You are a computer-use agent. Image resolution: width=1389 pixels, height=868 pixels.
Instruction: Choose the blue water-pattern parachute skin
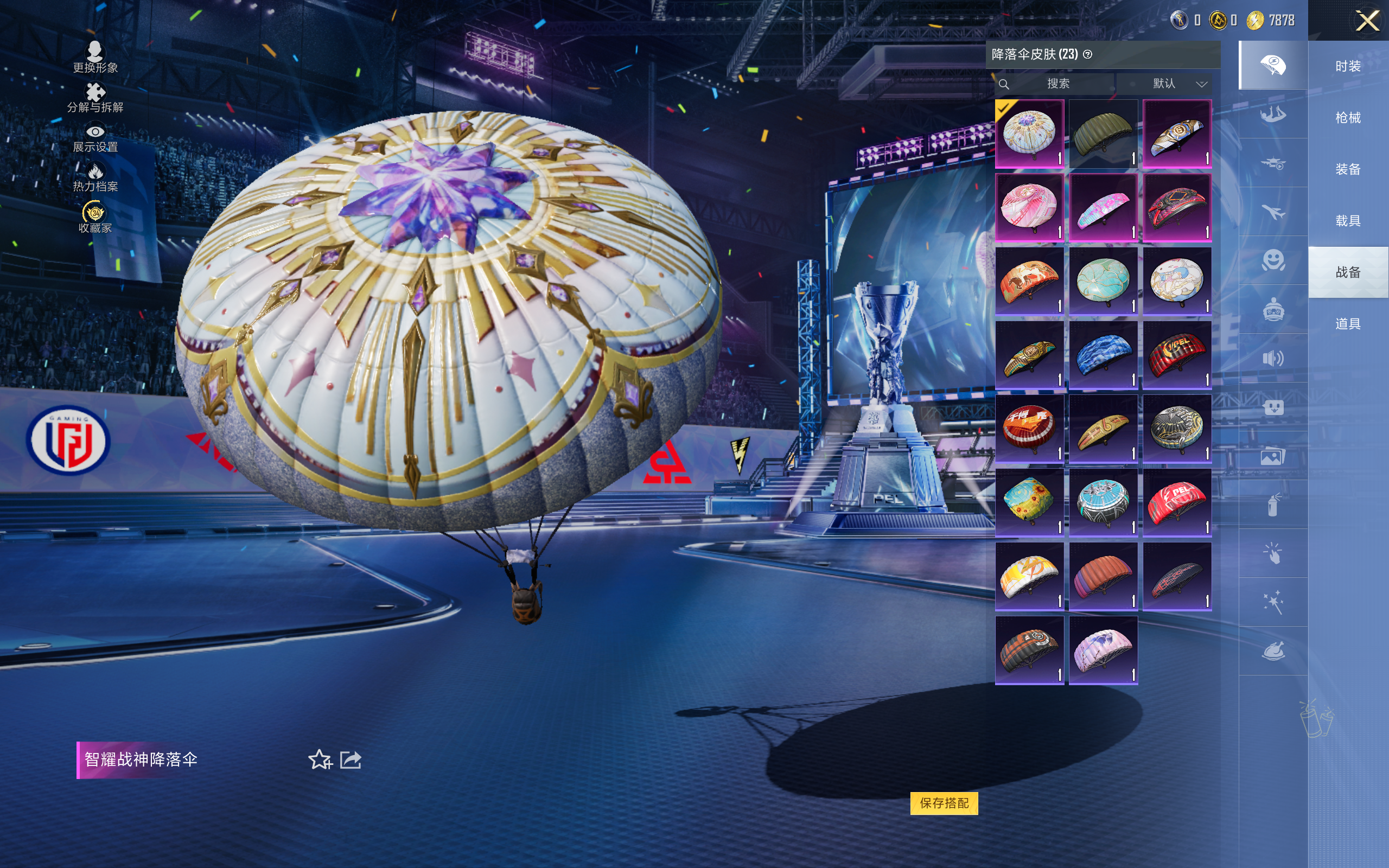coord(1103,355)
